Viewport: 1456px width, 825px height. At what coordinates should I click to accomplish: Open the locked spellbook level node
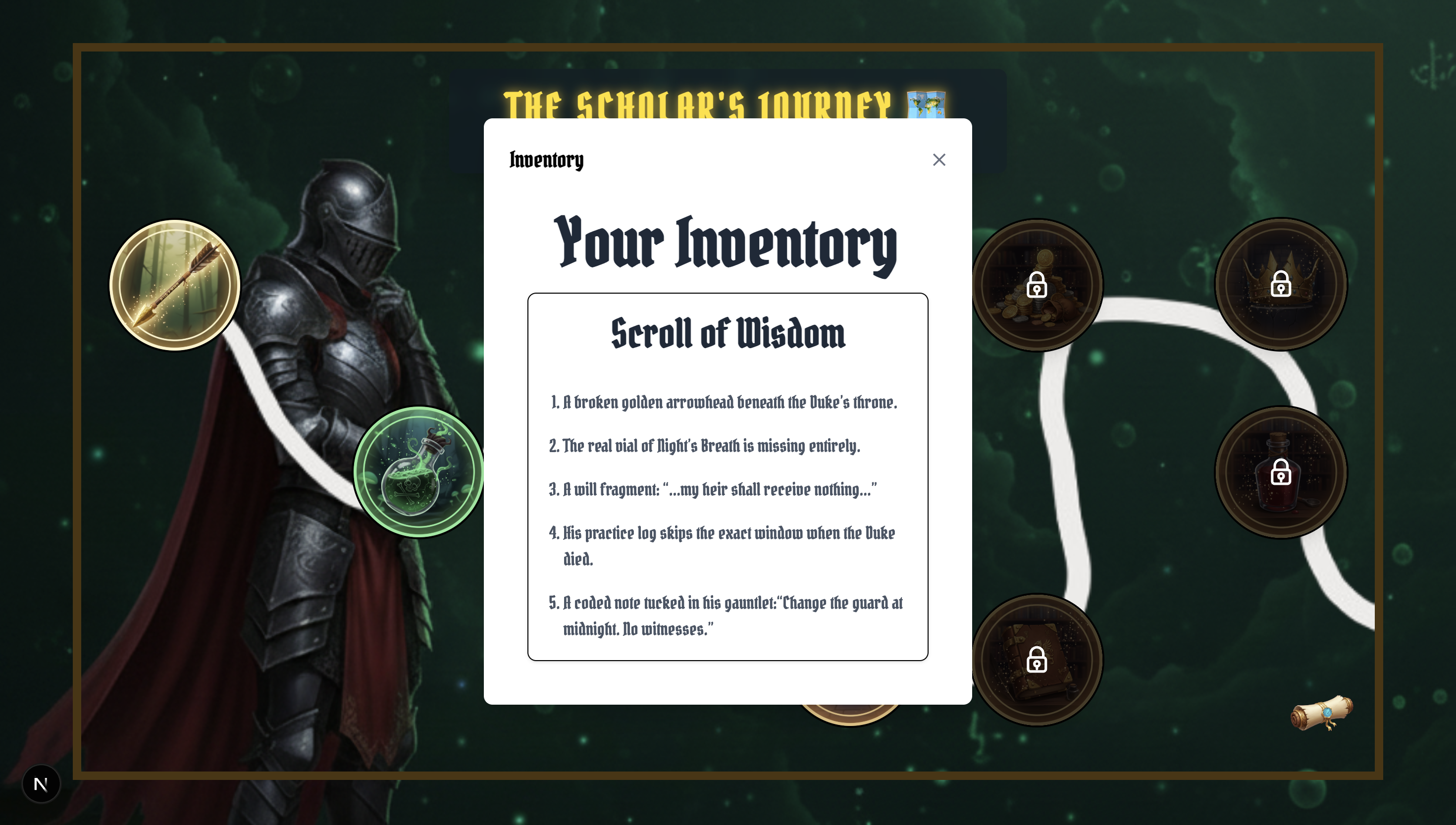[x=1037, y=660]
